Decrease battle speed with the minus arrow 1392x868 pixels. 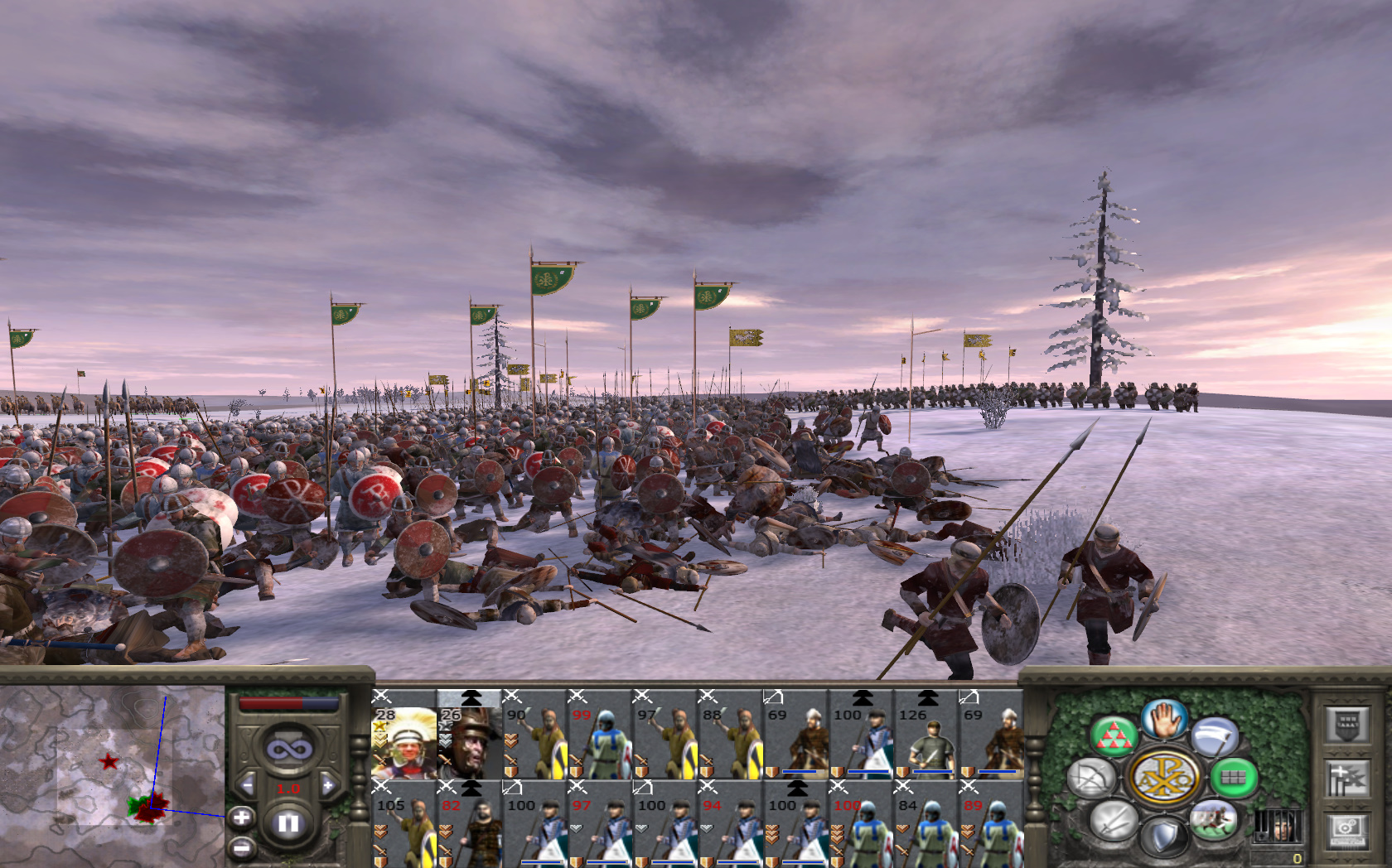(247, 785)
